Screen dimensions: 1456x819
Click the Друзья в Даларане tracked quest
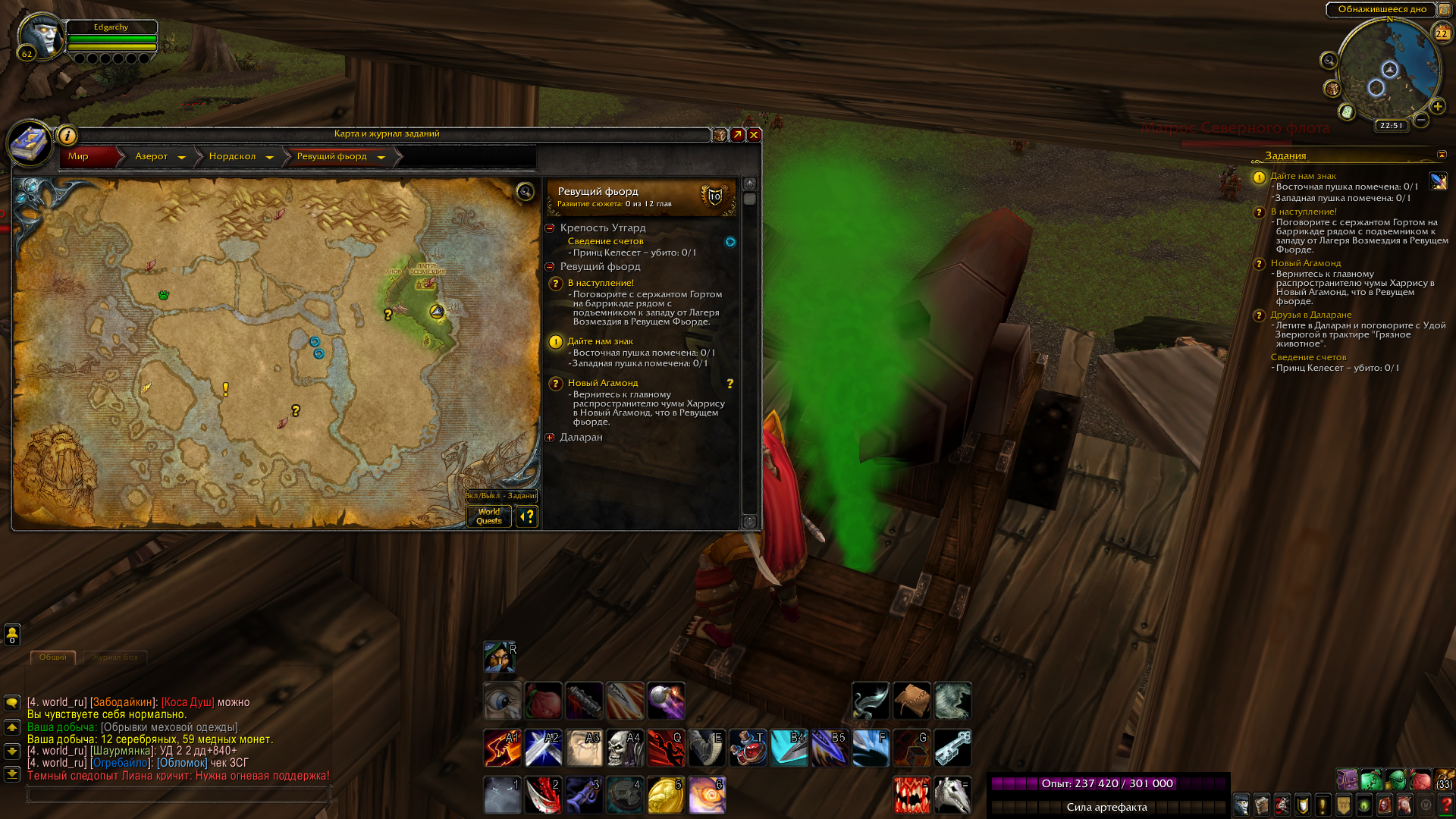[x=1310, y=315]
